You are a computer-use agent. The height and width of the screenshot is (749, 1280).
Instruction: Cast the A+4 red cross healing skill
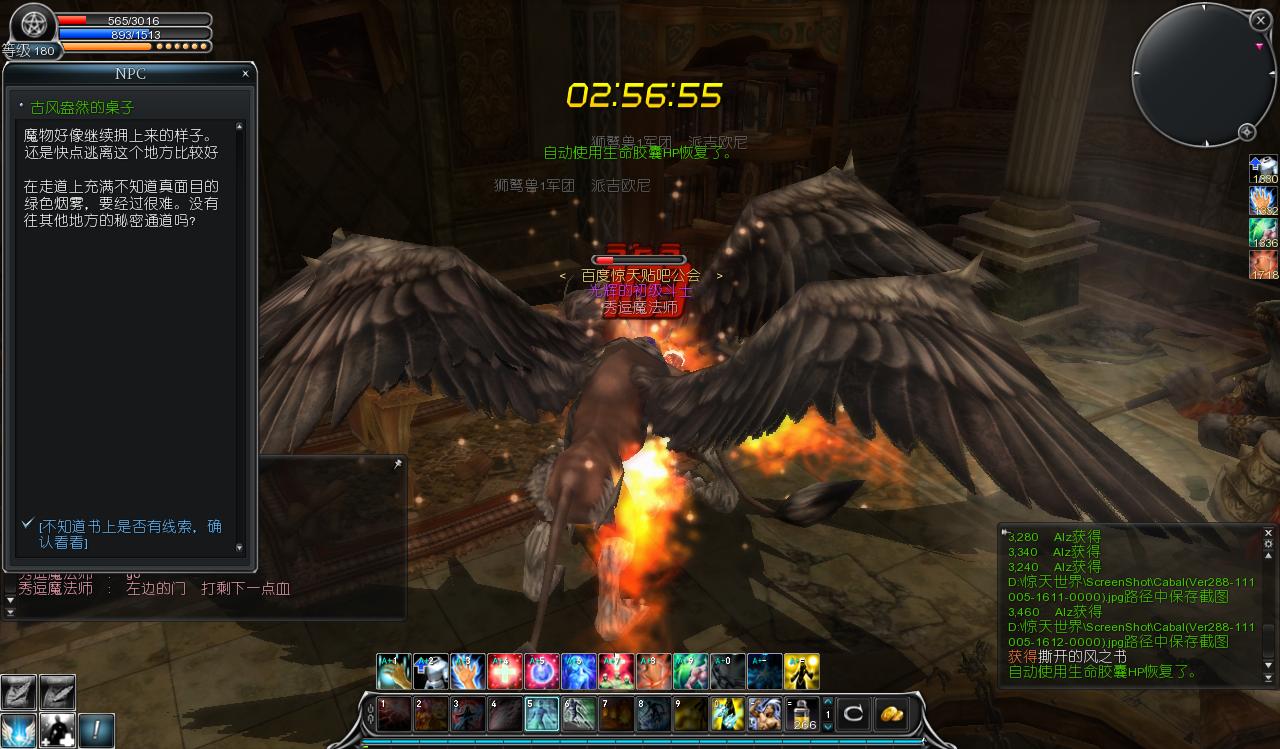(x=504, y=671)
